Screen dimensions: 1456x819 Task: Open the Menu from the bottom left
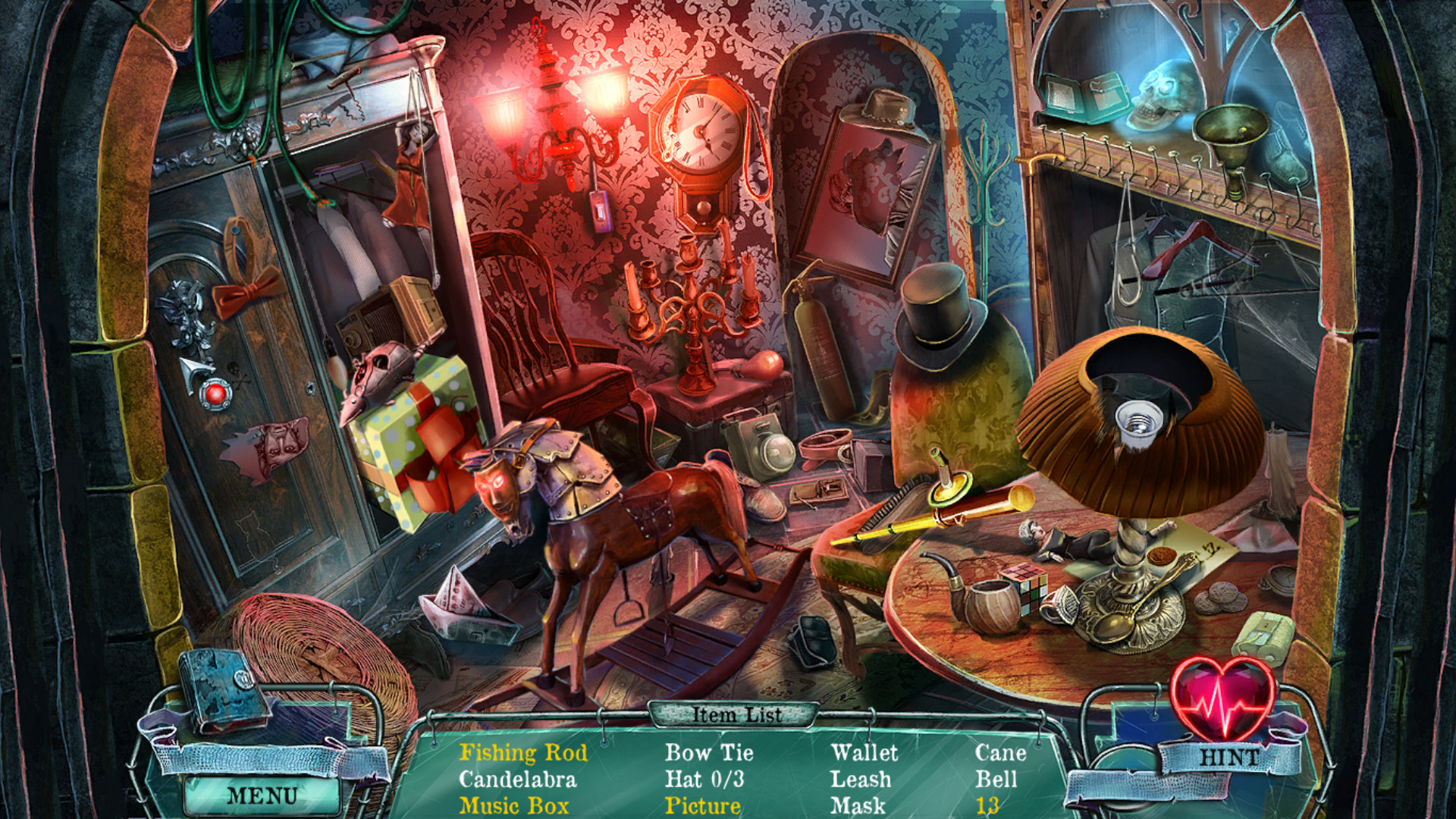[x=260, y=795]
